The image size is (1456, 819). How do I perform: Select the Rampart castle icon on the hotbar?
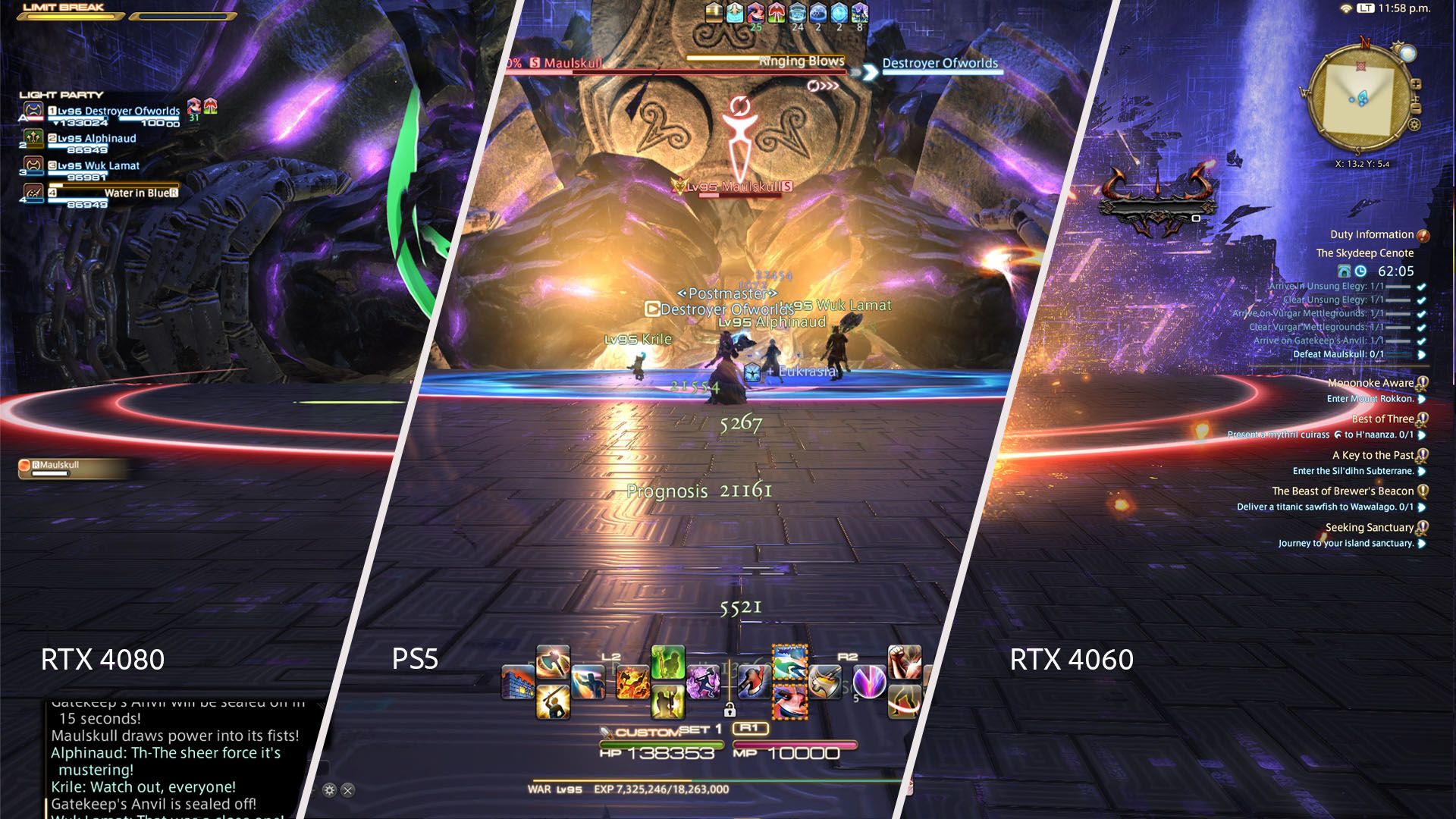519,680
